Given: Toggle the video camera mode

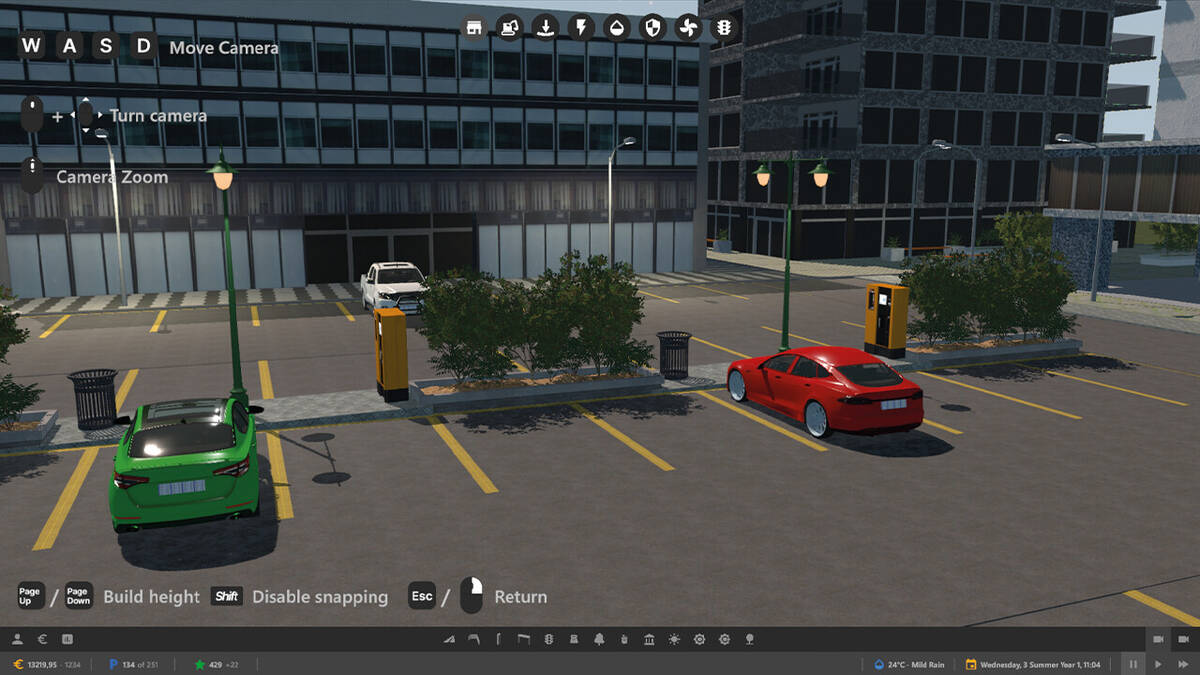Looking at the screenshot, I should tap(1158, 639).
